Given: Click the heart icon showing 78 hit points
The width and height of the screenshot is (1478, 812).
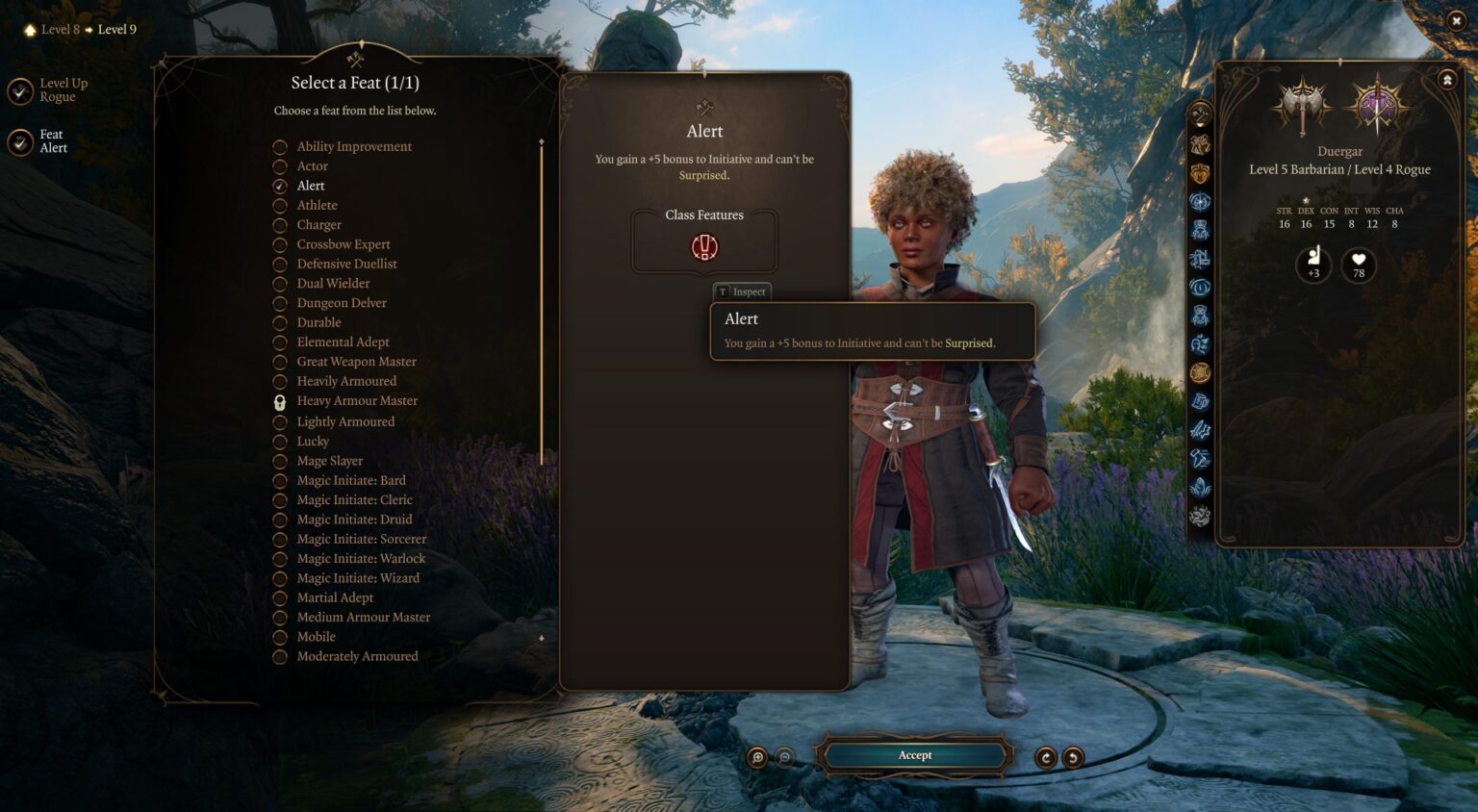Looking at the screenshot, I should pyautogui.click(x=1358, y=265).
